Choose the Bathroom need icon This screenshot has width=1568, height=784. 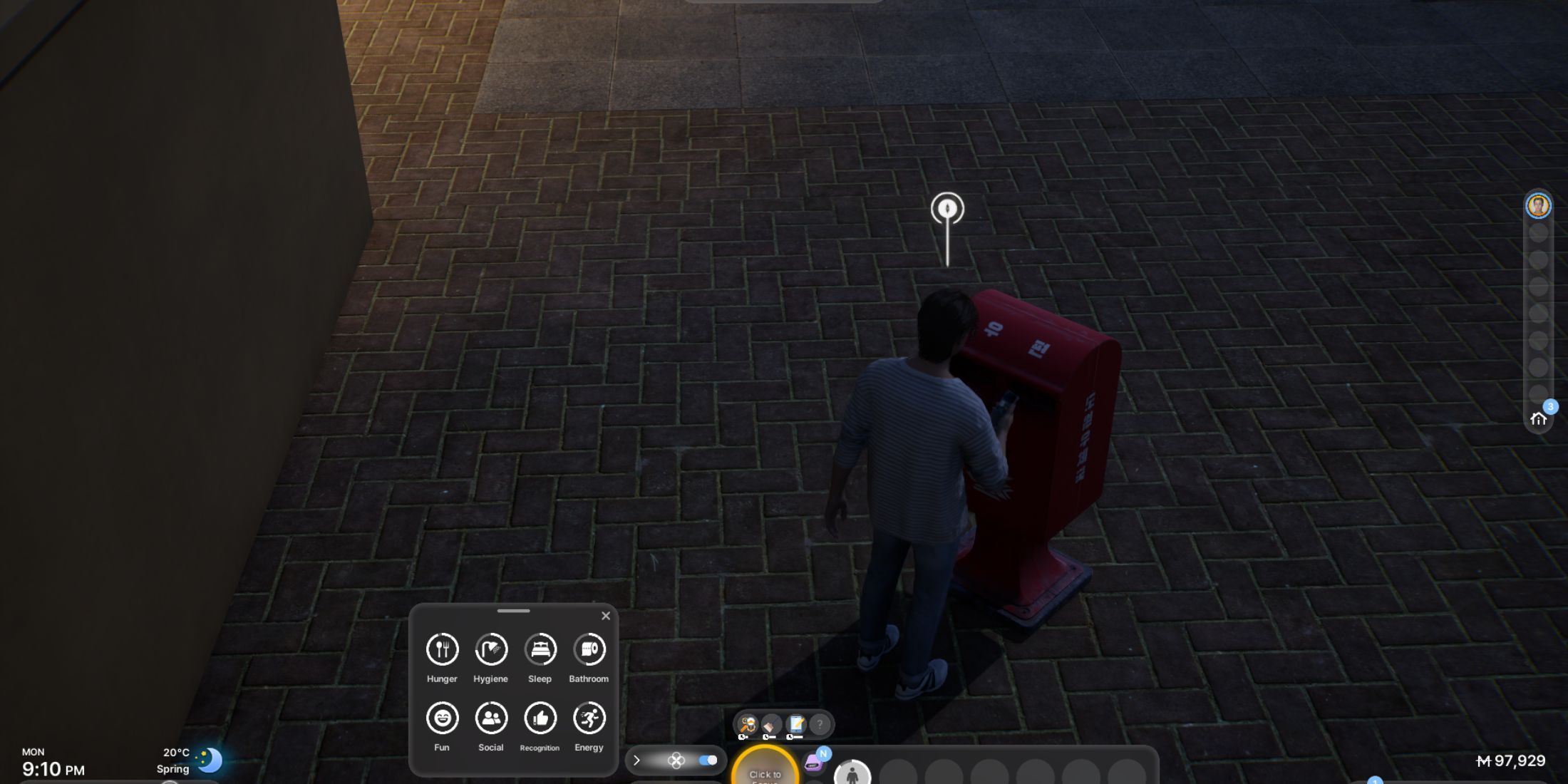point(589,649)
